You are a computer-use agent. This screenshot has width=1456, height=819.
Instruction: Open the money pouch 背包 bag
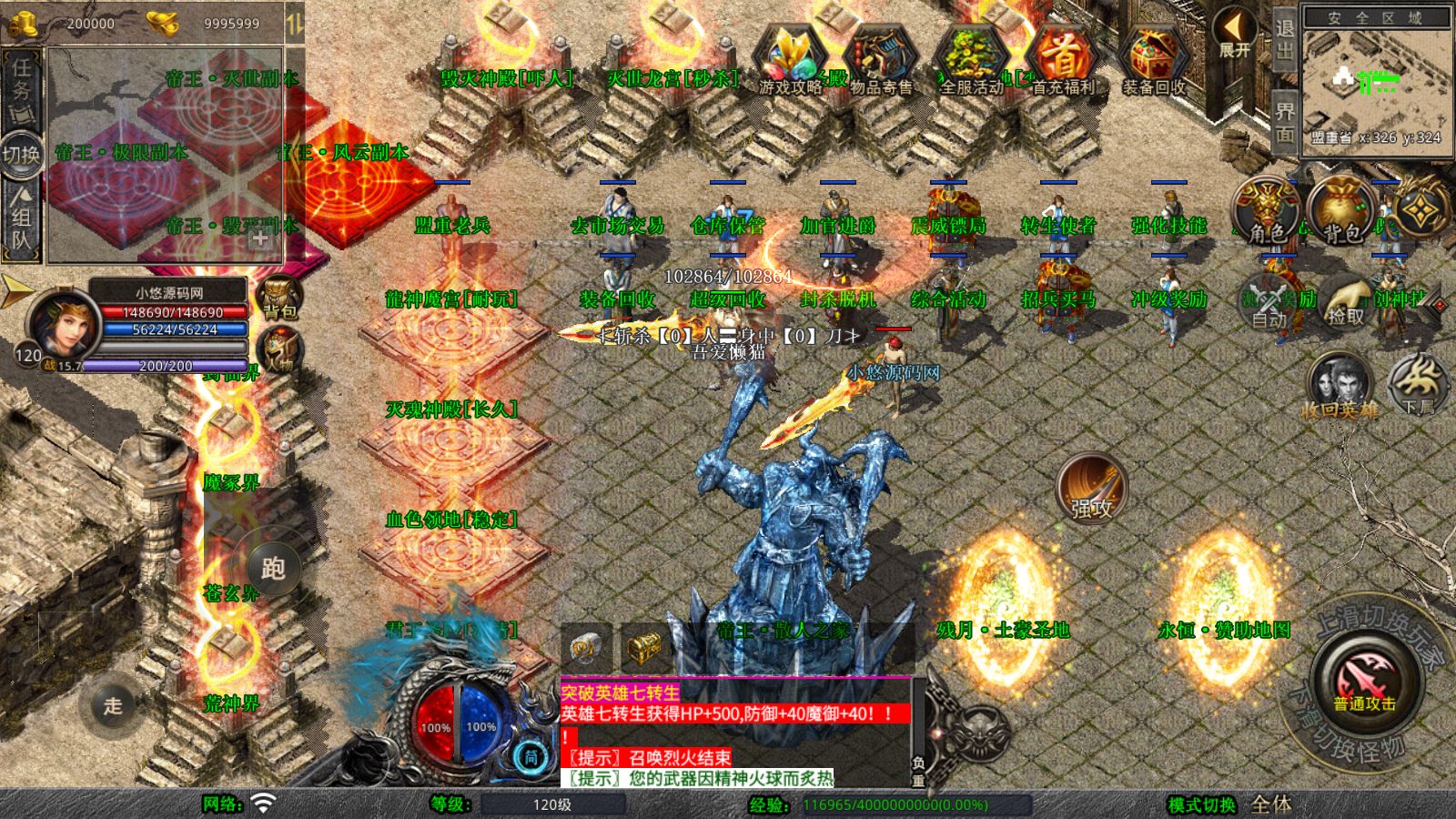(1341, 211)
